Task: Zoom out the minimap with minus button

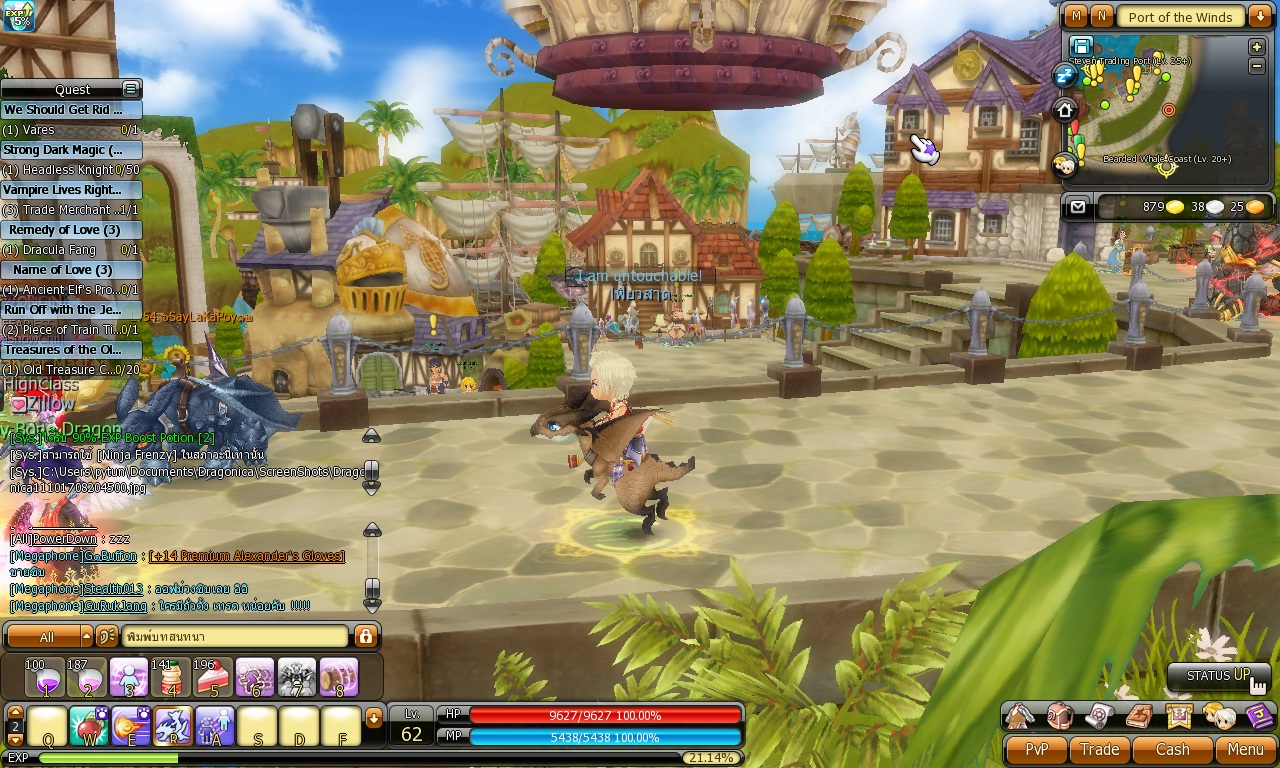Action: click(1257, 66)
